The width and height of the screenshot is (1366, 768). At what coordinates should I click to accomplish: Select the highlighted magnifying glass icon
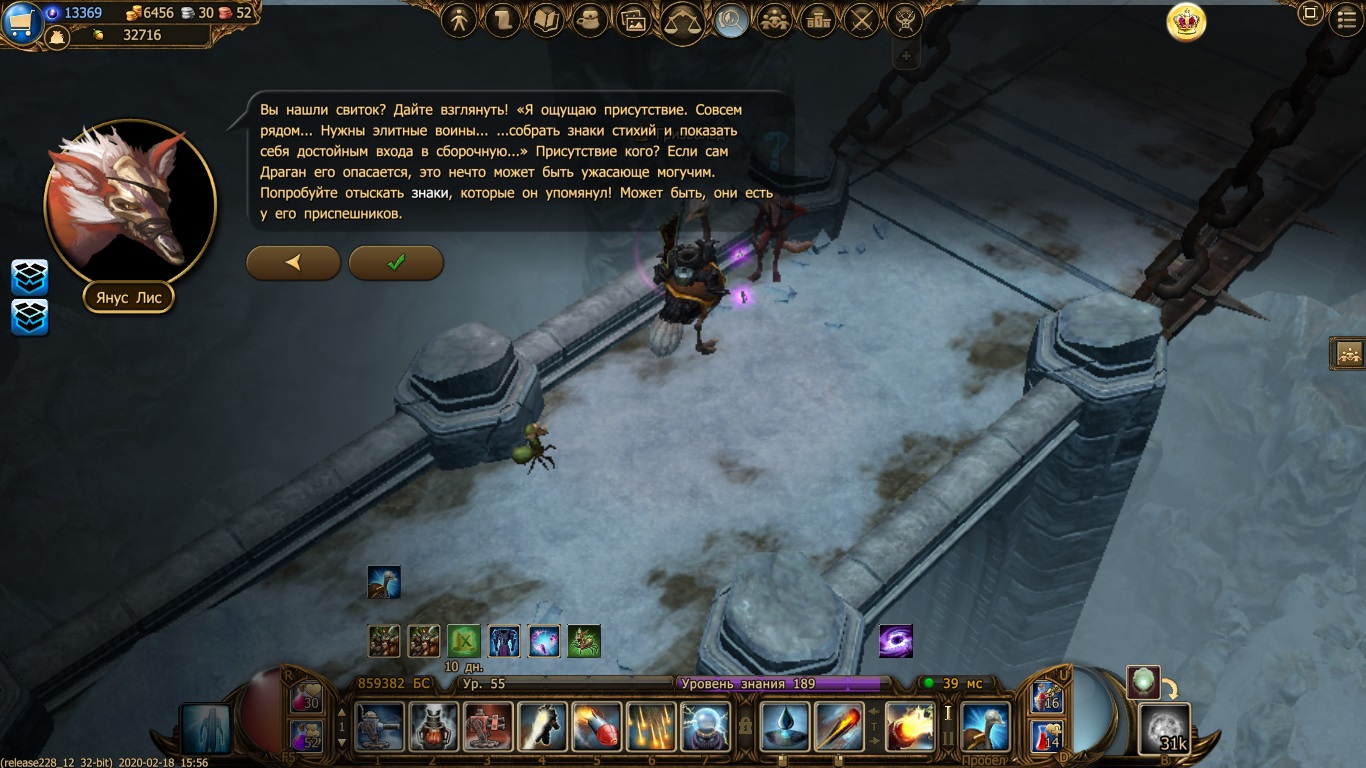[x=731, y=20]
